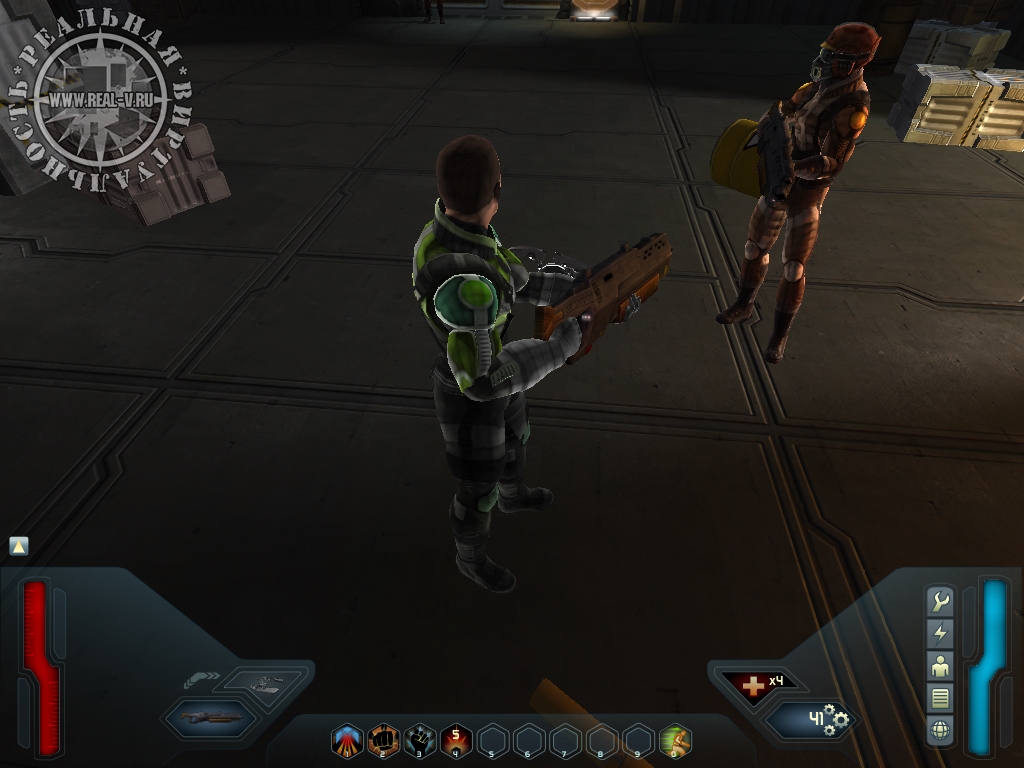Use a medkit from the red cross slot
Image resolution: width=1024 pixels, height=768 pixels.
pos(754,684)
